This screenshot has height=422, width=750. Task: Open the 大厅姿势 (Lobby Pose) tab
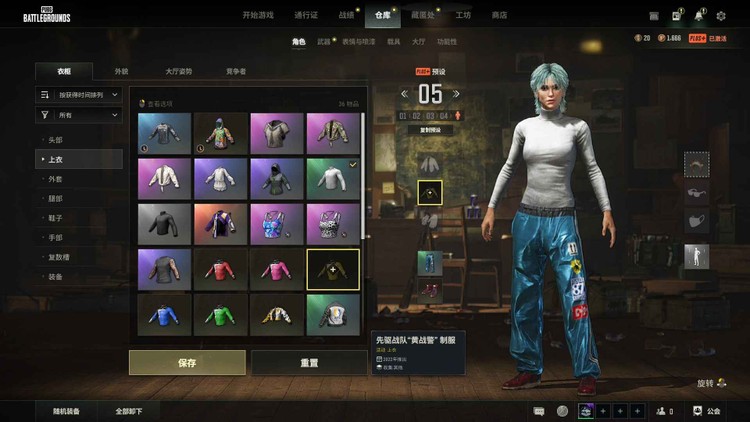(x=179, y=71)
